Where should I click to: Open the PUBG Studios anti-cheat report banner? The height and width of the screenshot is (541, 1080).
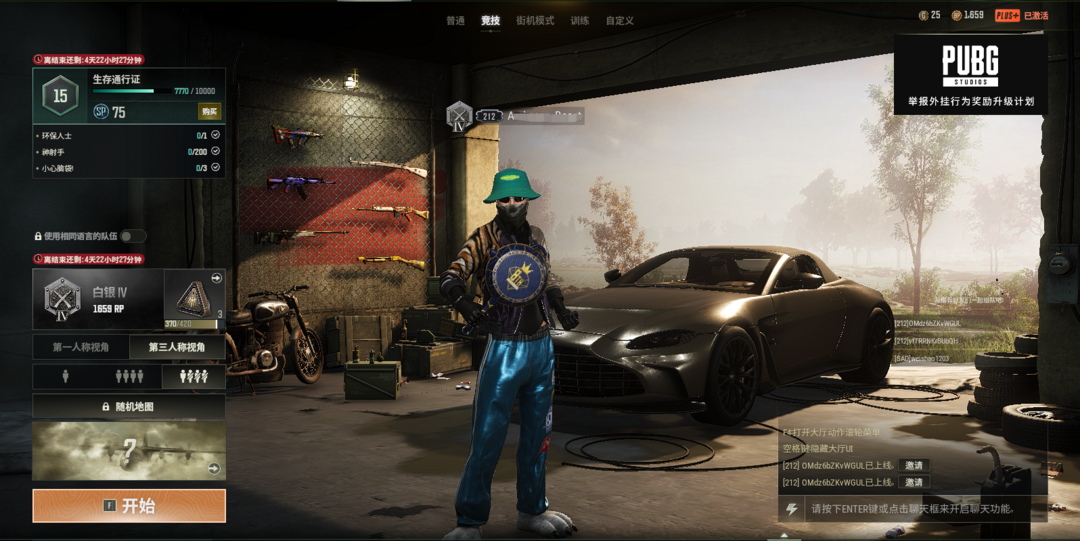click(x=970, y=72)
